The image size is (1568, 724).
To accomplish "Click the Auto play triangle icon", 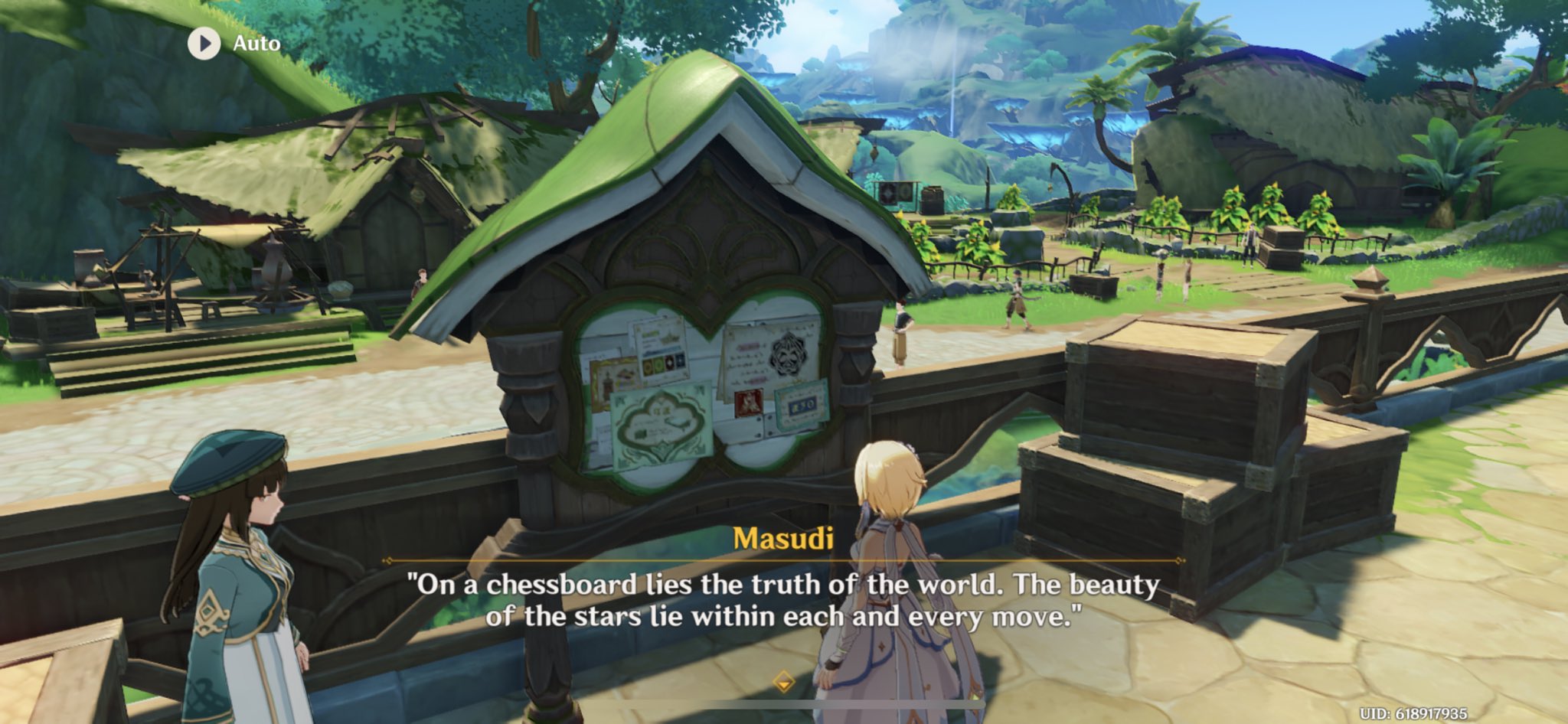I will [x=203, y=44].
